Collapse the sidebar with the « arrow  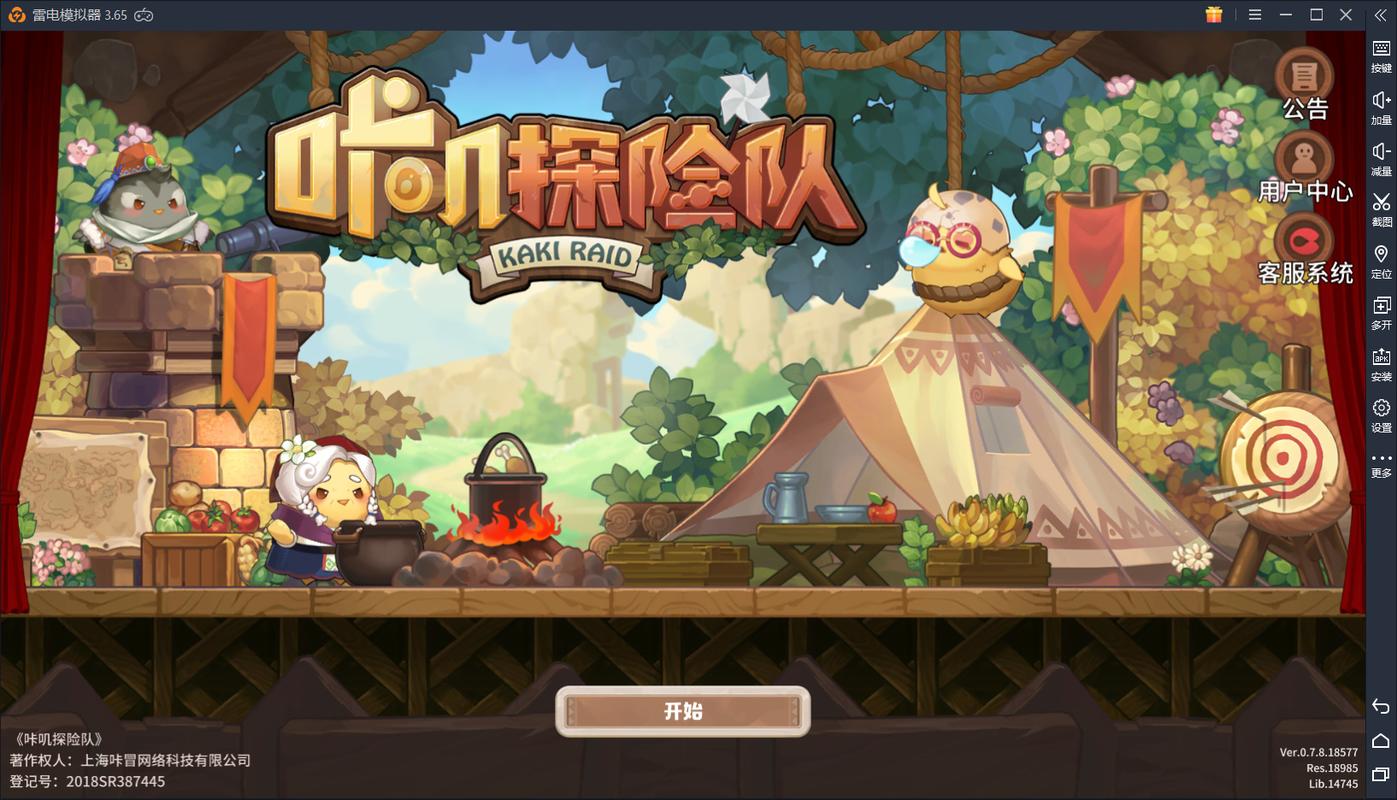tap(1380, 15)
